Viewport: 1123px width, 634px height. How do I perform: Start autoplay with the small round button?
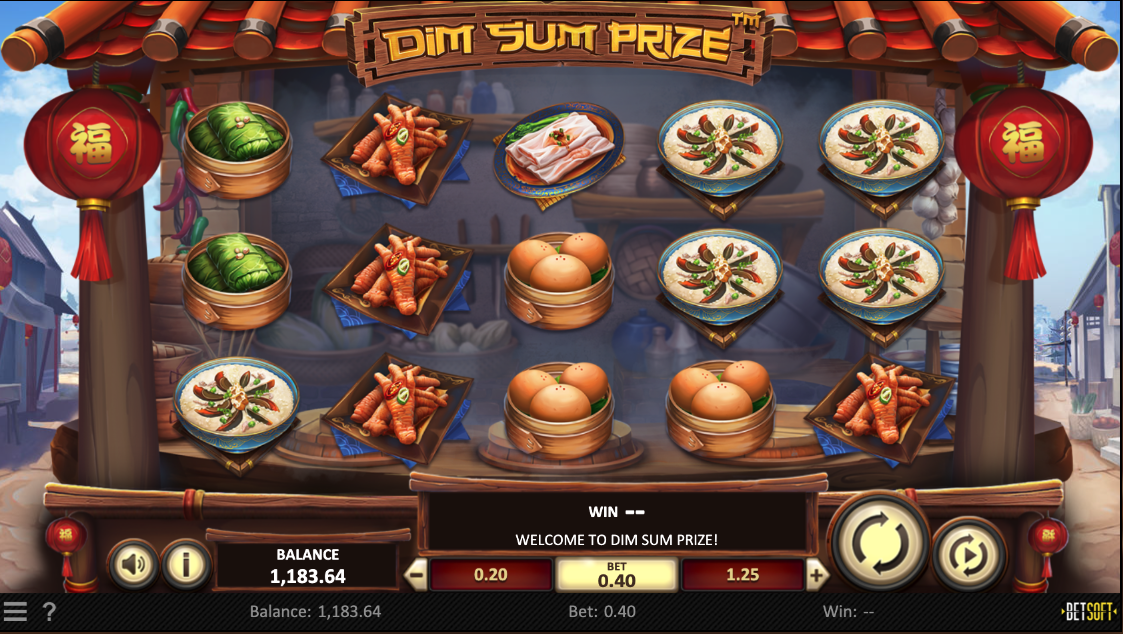click(x=969, y=553)
